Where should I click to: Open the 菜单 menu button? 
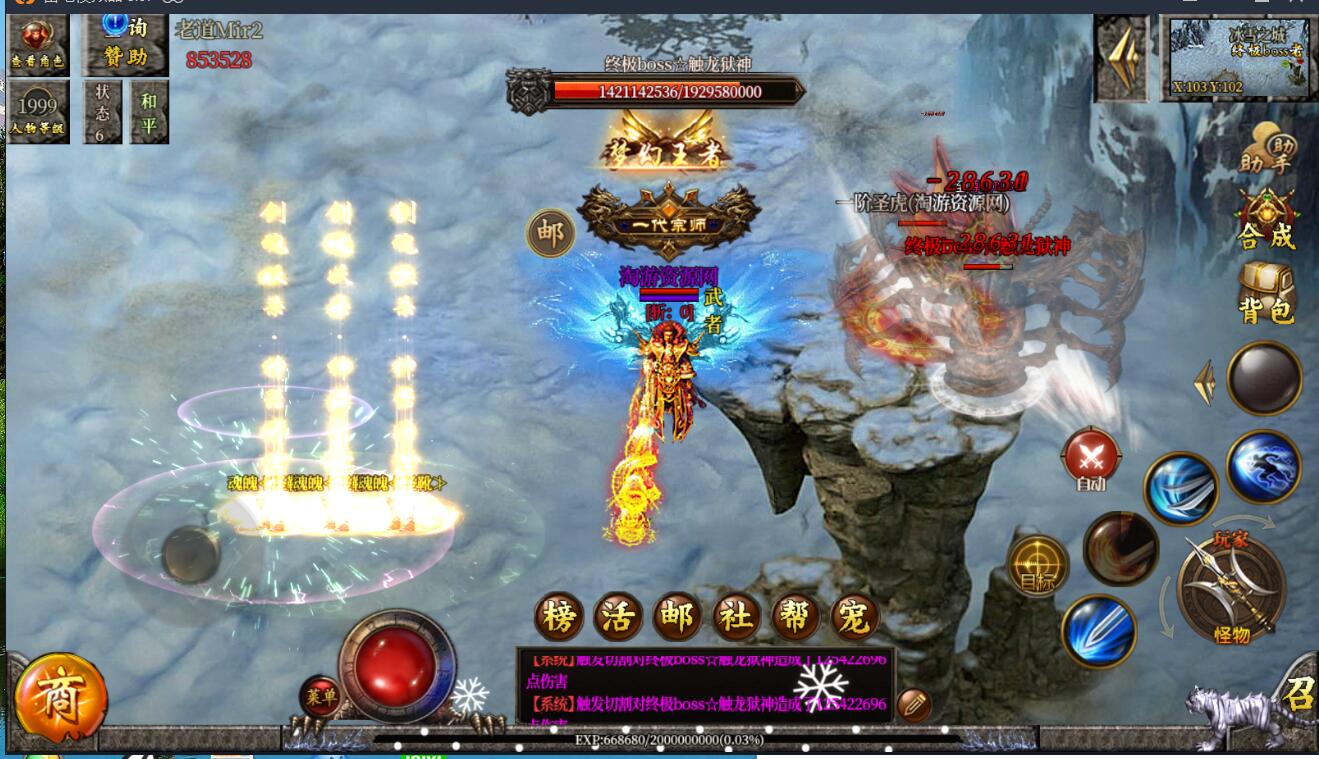click(321, 695)
